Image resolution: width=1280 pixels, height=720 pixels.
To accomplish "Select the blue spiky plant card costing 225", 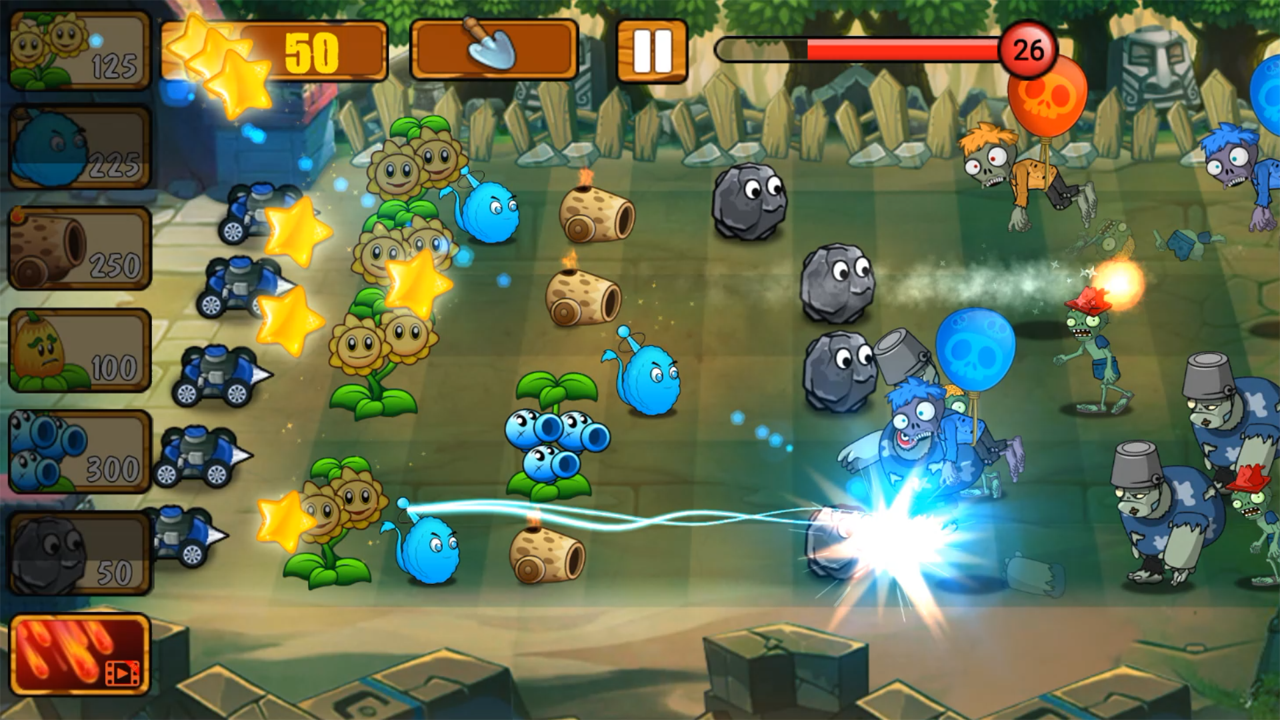I will click(x=78, y=147).
